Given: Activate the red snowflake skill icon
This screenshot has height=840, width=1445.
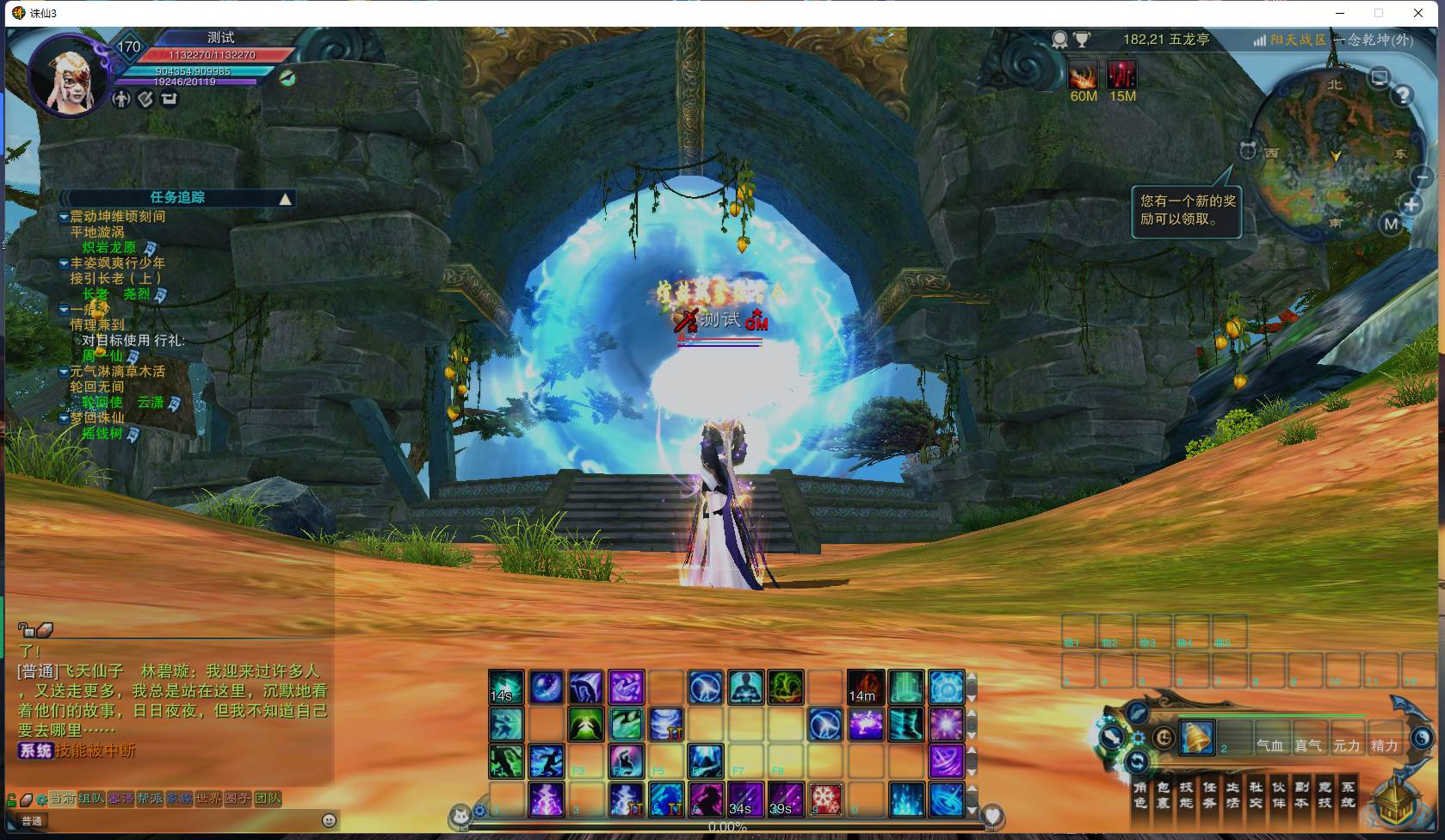Looking at the screenshot, I should (x=826, y=800).
